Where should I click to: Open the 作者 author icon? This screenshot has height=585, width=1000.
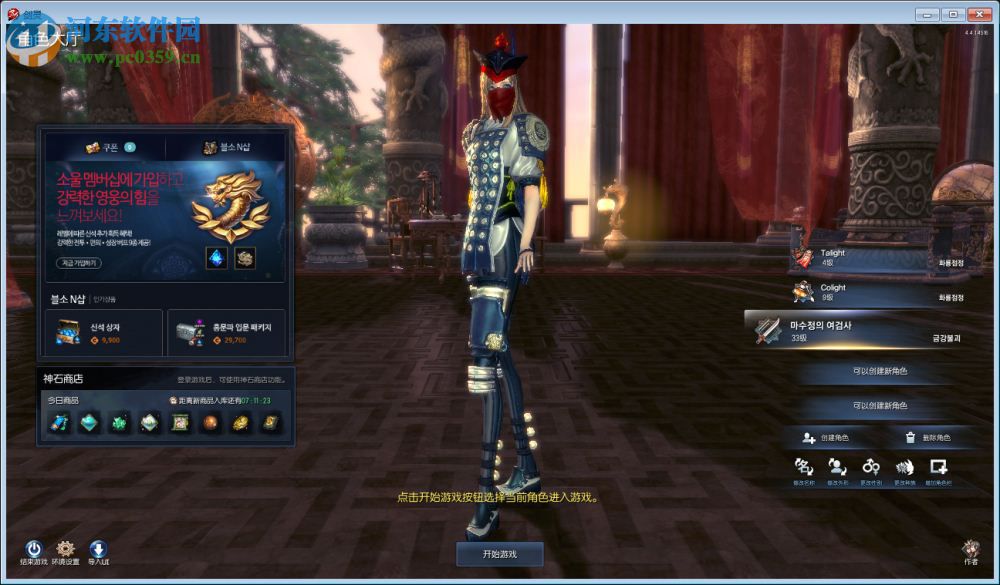pyautogui.click(x=971, y=551)
